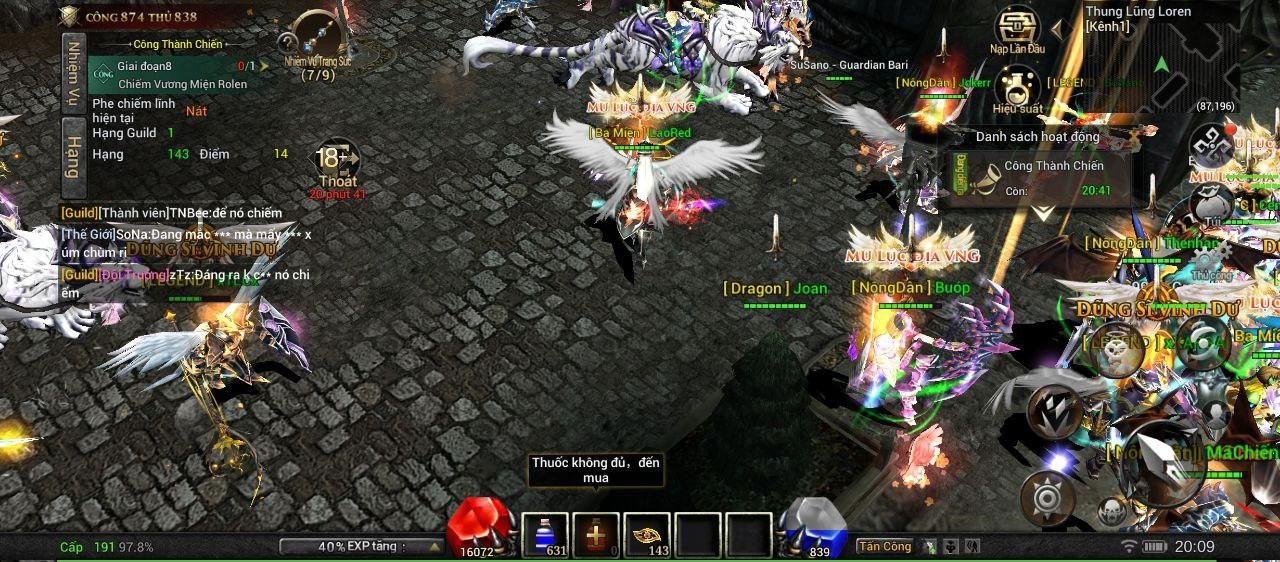The width and height of the screenshot is (1280, 562).
Task: Open the Túi bag icon
Action: (x=1212, y=205)
